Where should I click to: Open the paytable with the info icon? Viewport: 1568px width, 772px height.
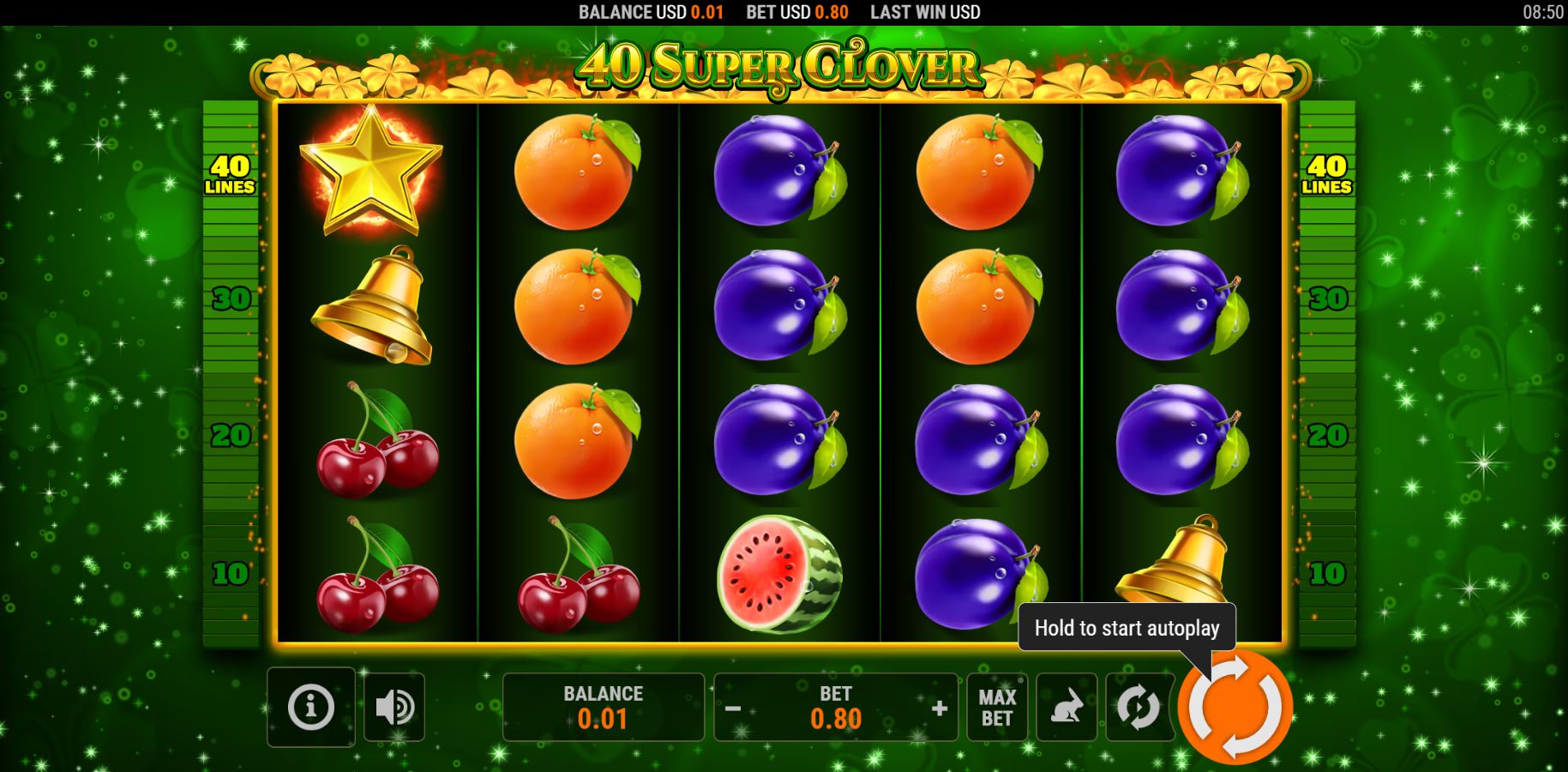(x=310, y=707)
